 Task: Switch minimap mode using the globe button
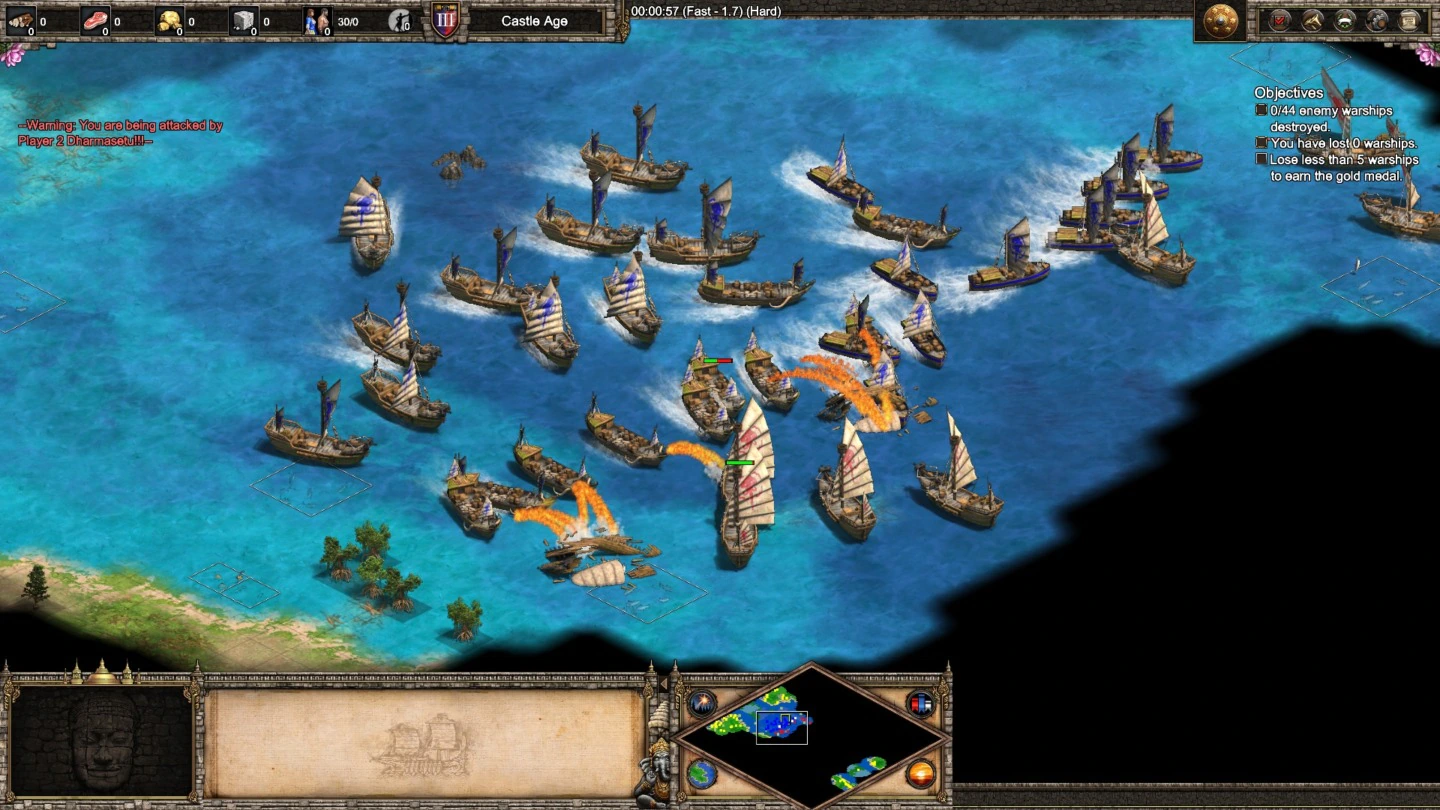click(702, 774)
